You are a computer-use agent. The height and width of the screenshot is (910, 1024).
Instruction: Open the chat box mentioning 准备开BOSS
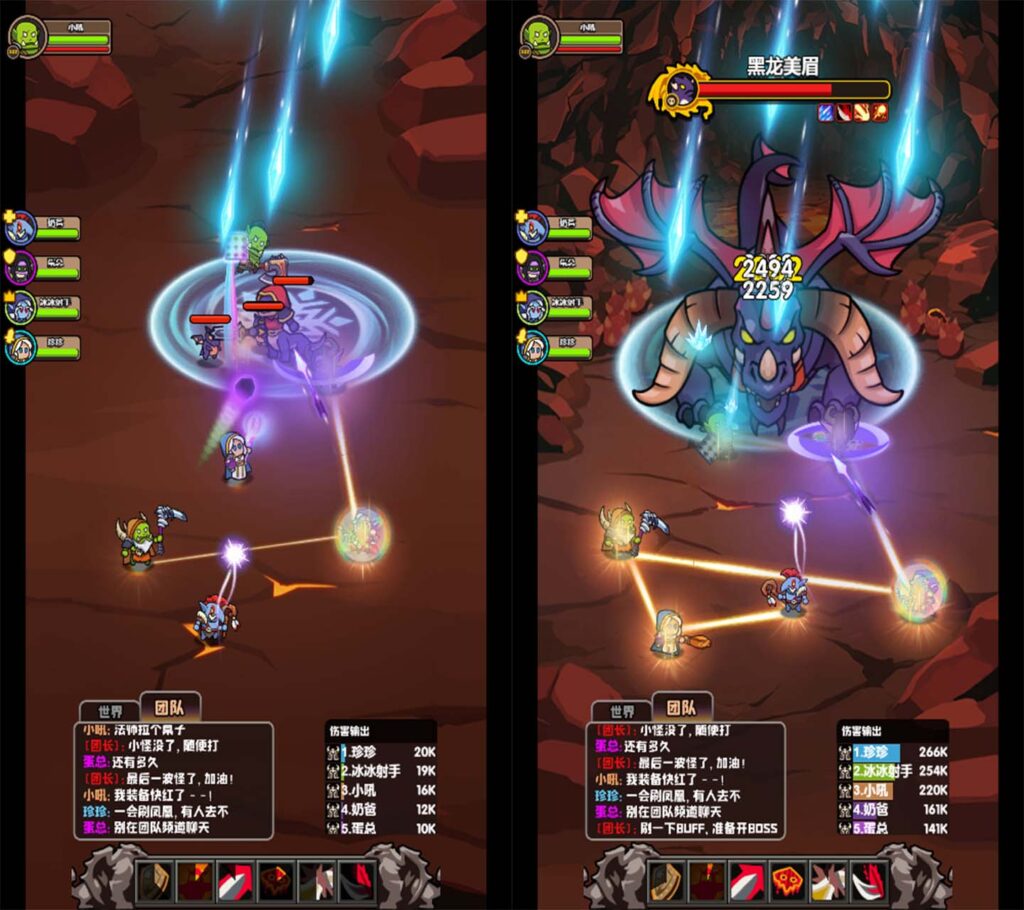(x=685, y=780)
